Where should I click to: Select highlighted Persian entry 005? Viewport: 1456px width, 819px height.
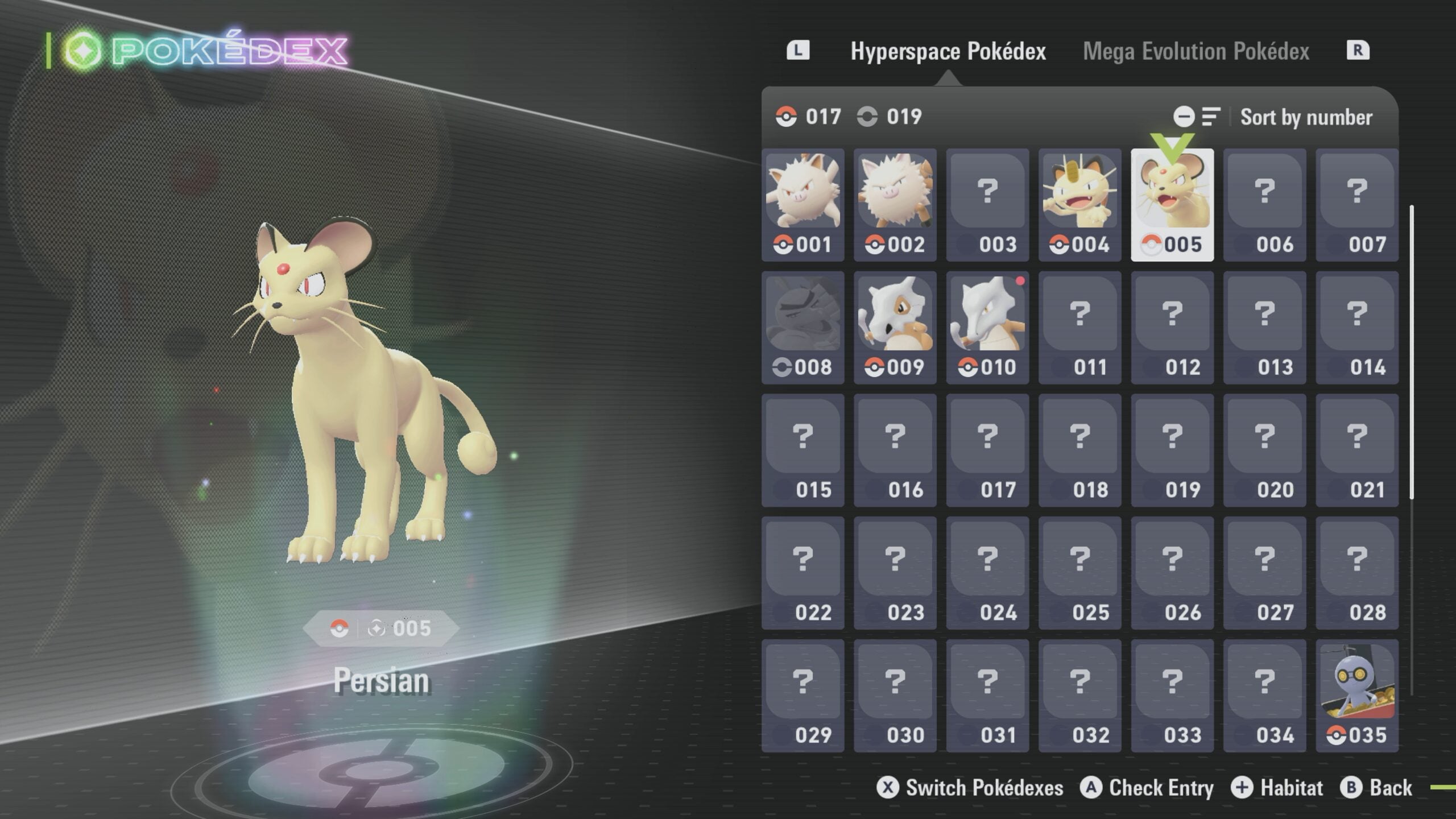pyautogui.click(x=1172, y=205)
